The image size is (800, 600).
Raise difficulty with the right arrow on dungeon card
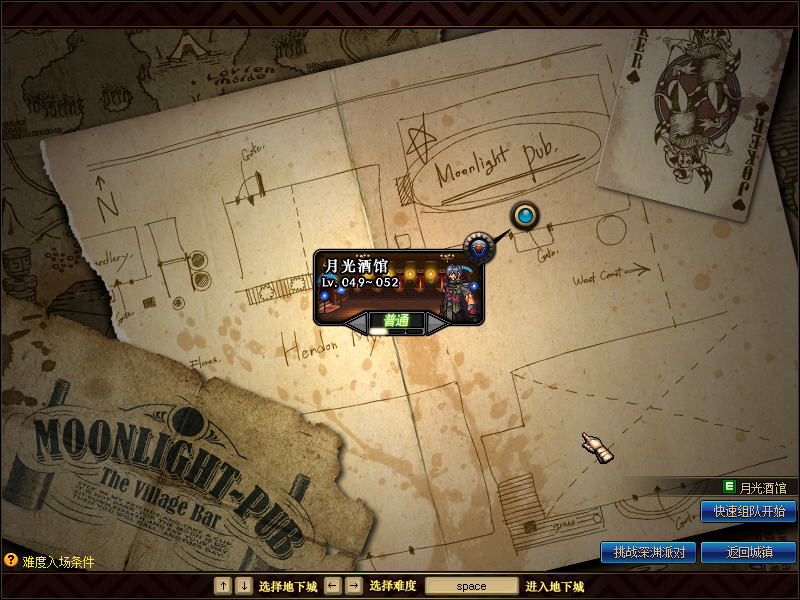click(x=437, y=323)
